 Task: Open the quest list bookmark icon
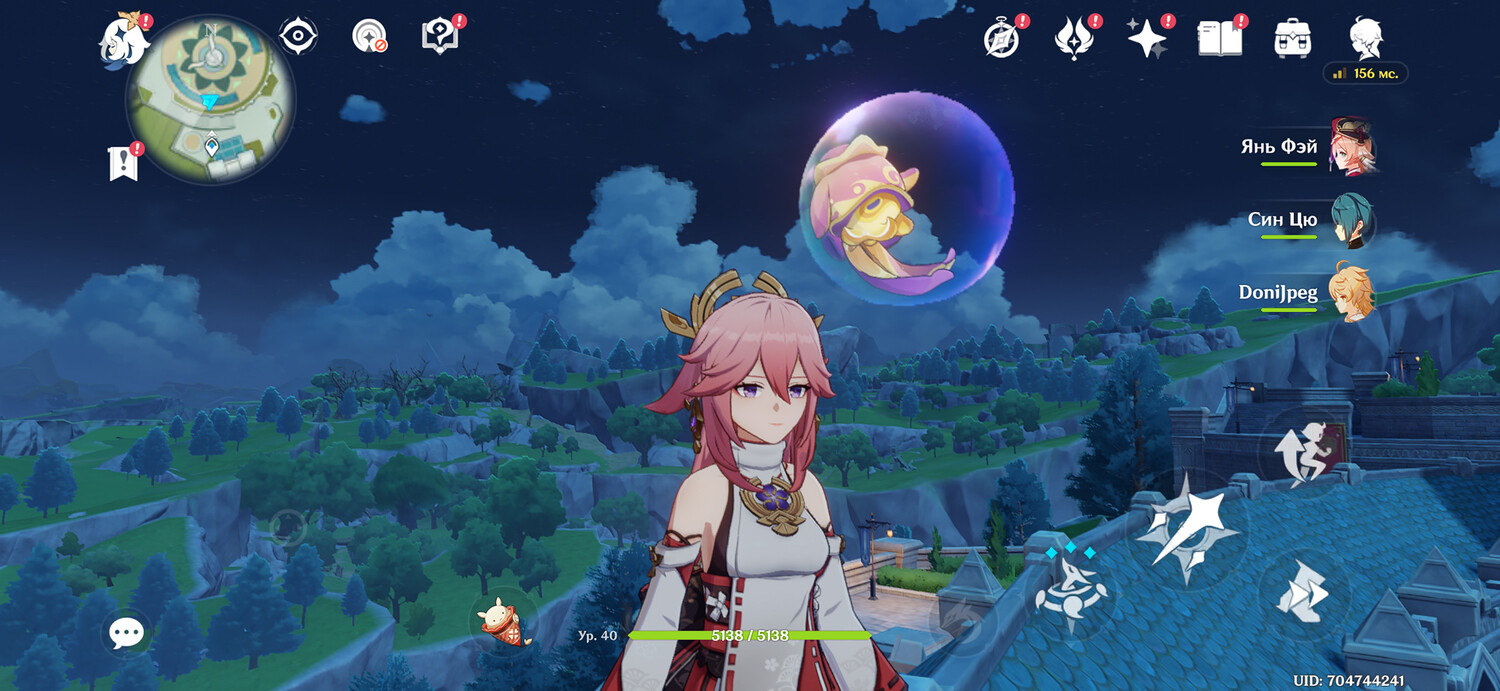click(x=122, y=163)
